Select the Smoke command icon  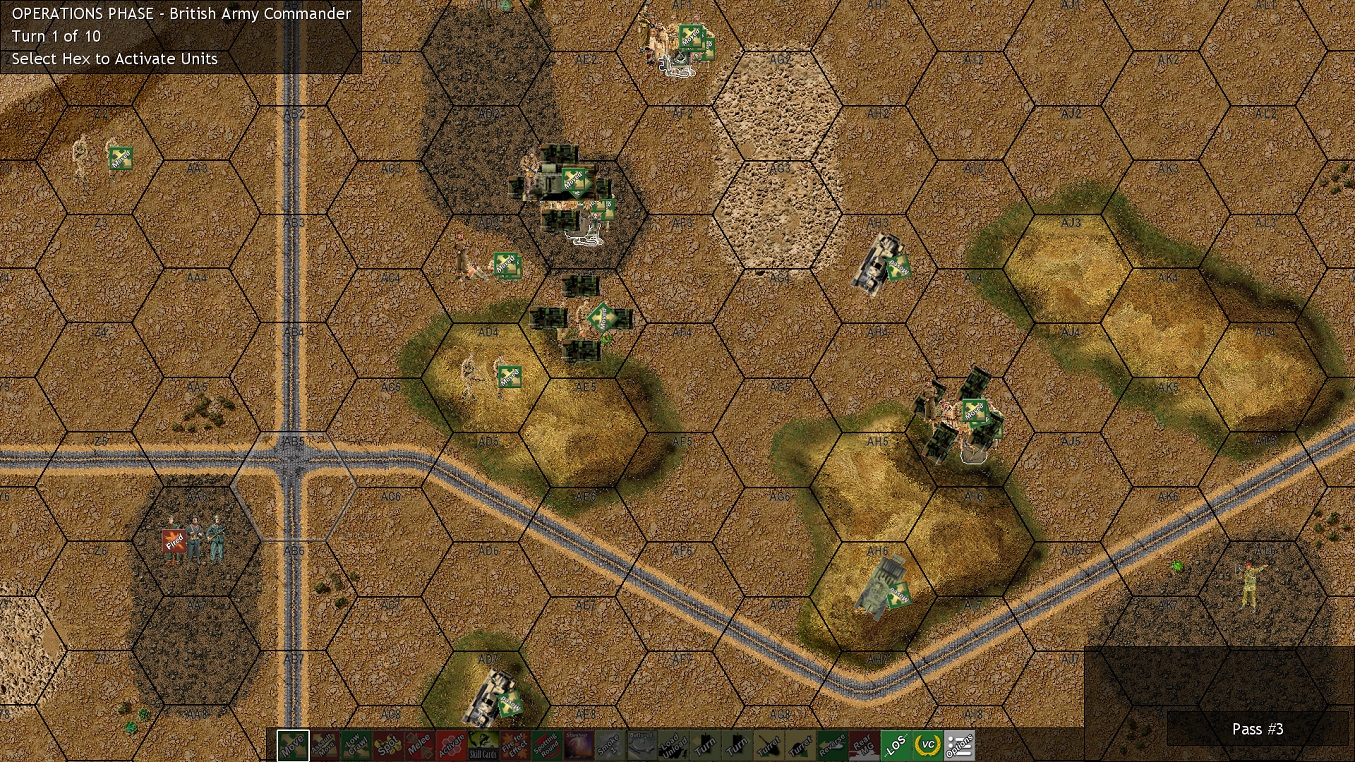pyautogui.click(x=608, y=746)
